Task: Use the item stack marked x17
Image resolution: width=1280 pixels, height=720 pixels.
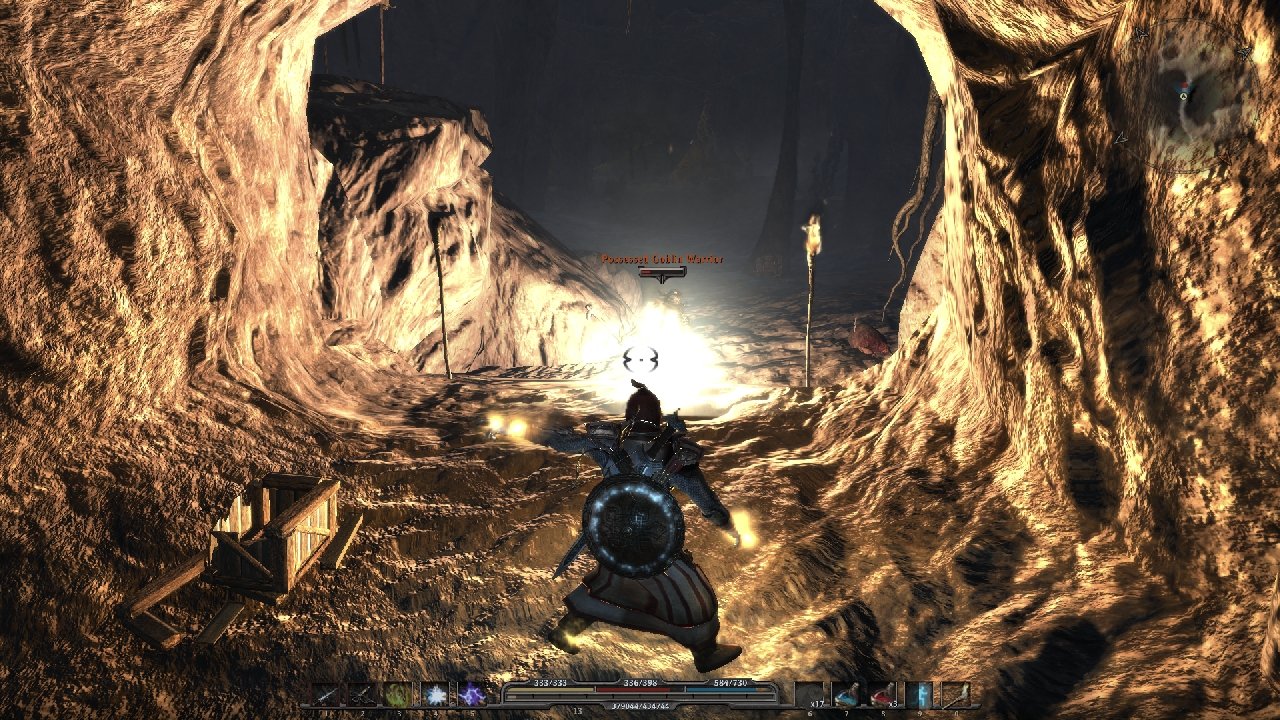Action: [810, 694]
